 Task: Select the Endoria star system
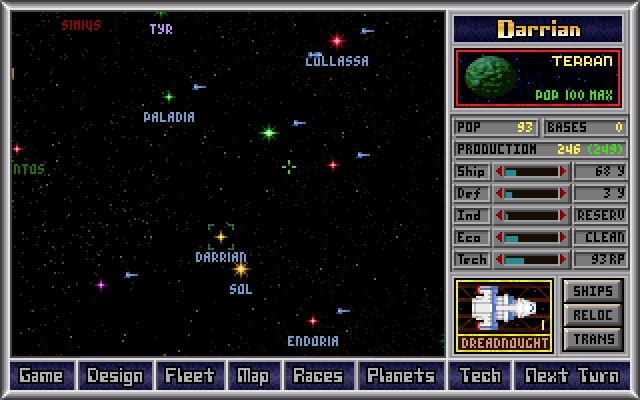tap(313, 322)
